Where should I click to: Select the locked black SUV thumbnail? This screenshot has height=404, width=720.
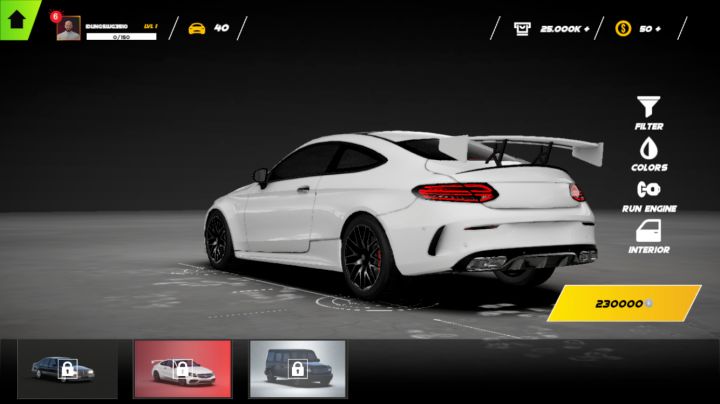(297, 369)
